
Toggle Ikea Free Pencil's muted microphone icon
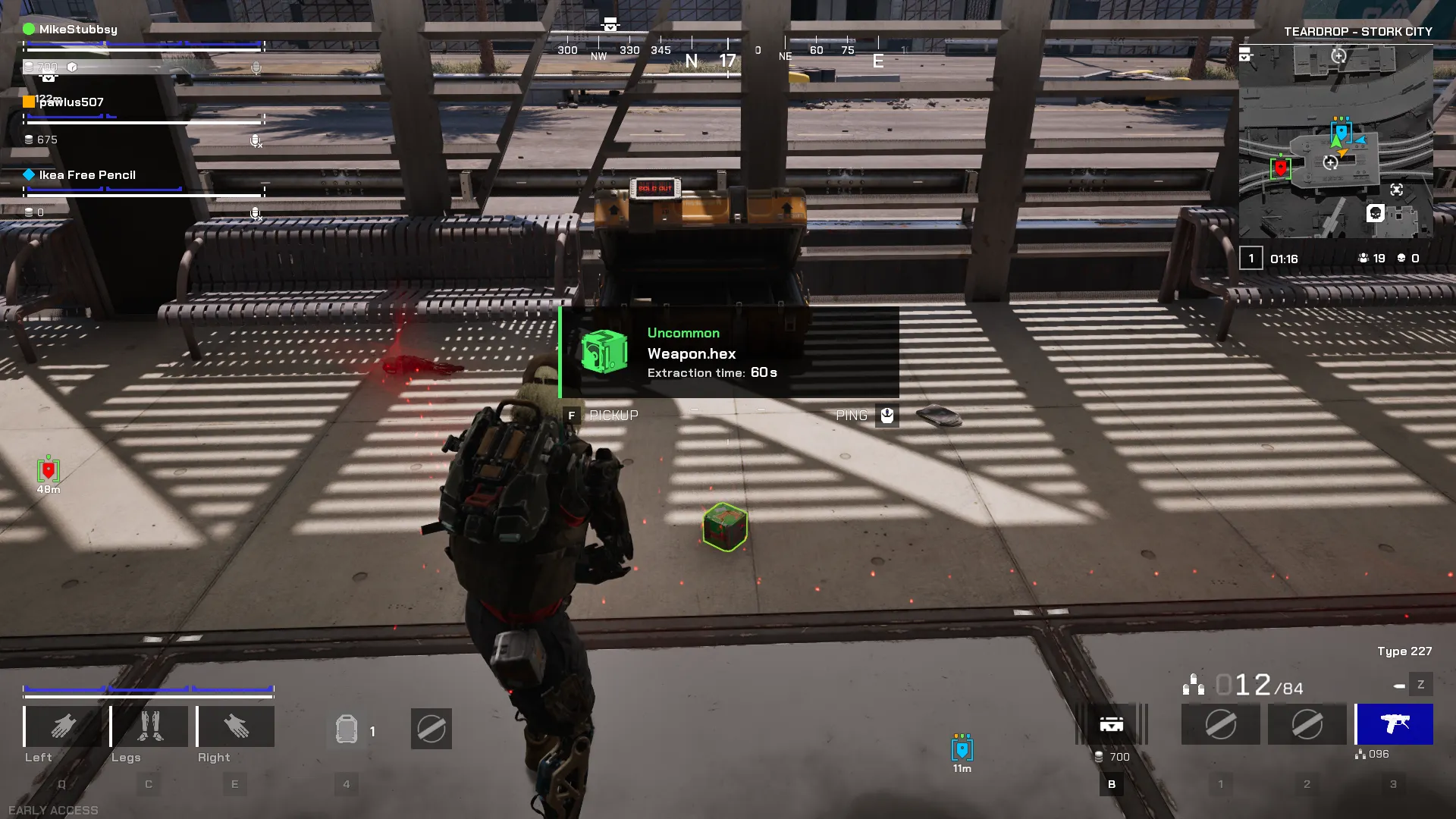tap(256, 214)
